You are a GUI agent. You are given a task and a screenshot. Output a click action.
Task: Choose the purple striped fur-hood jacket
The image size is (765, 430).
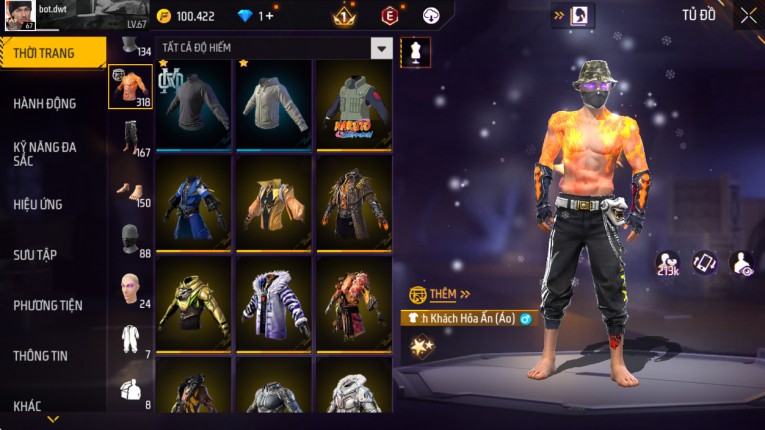274,302
